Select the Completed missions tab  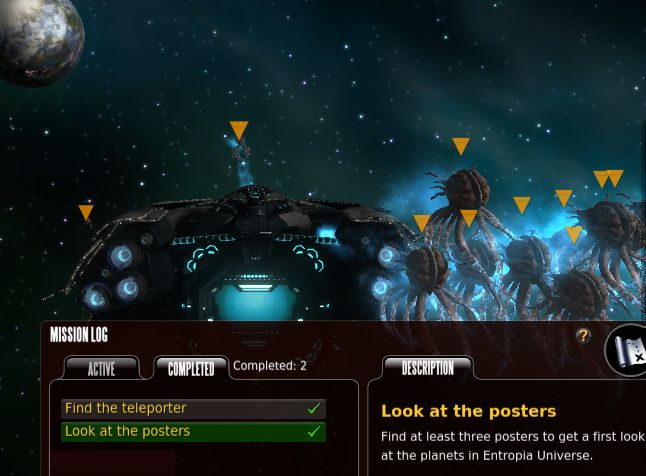pos(191,369)
